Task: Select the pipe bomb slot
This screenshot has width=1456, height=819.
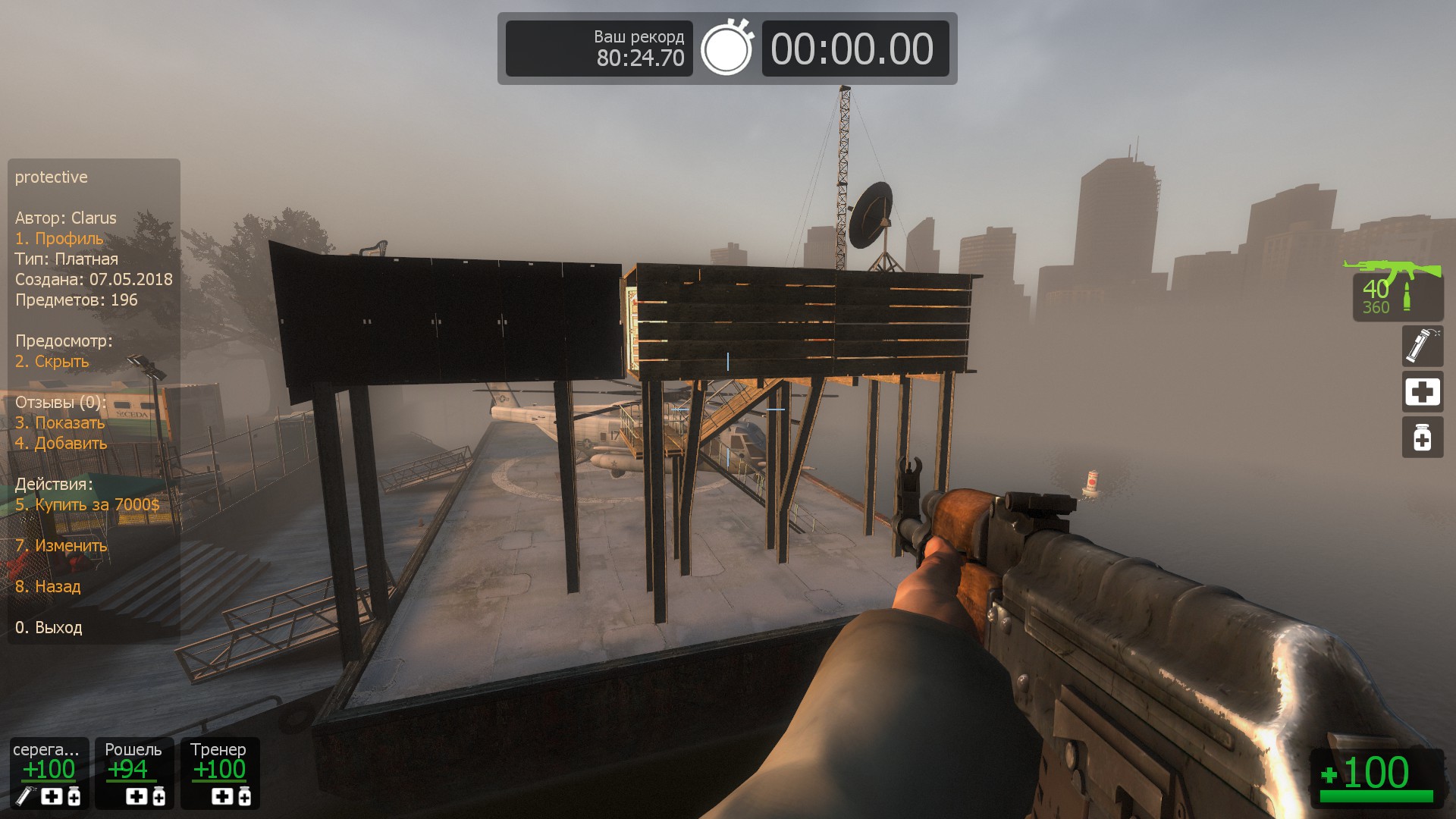Action: pyautogui.click(x=1421, y=346)
